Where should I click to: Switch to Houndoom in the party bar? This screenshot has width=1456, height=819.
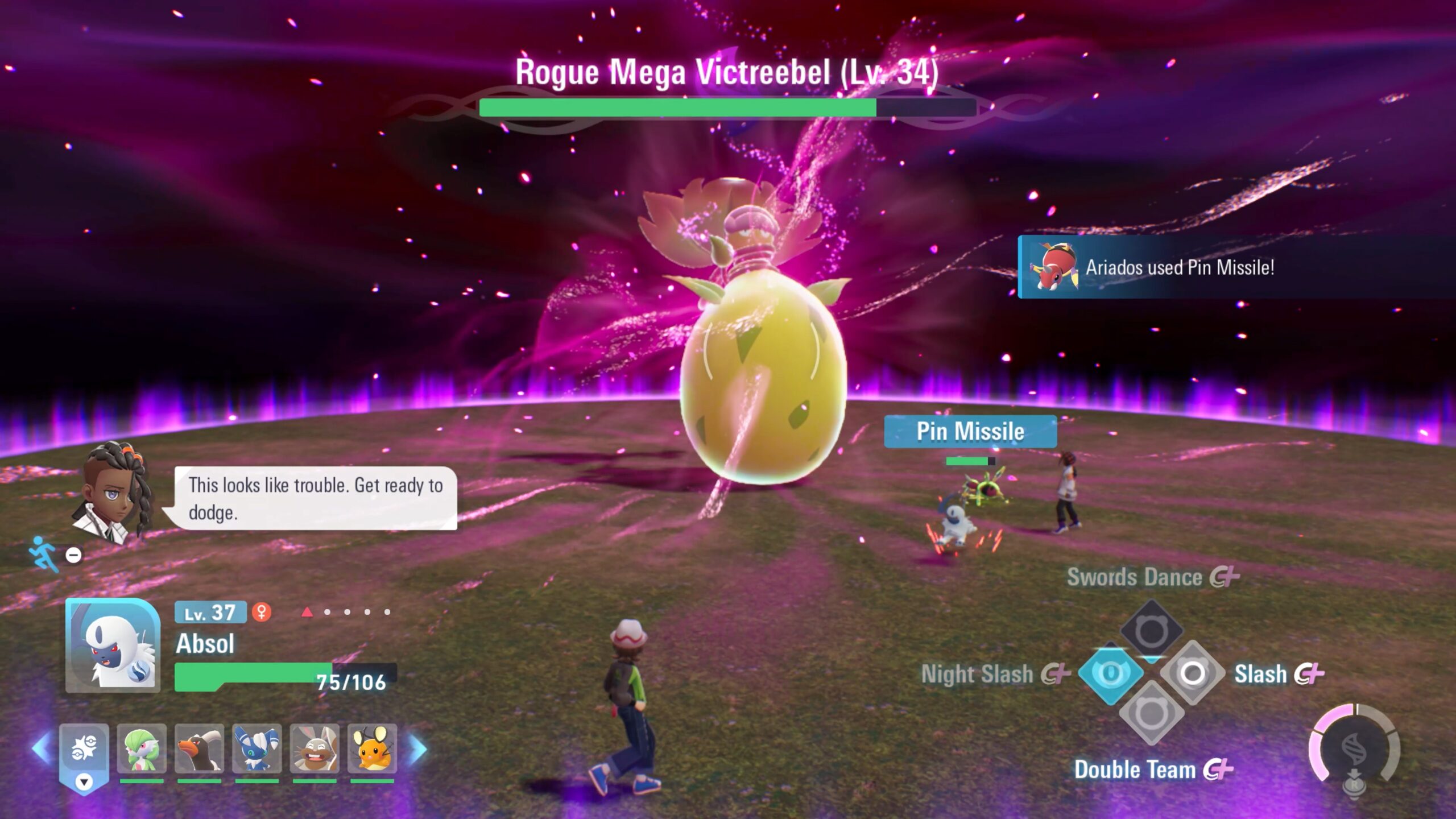point(199,748)
